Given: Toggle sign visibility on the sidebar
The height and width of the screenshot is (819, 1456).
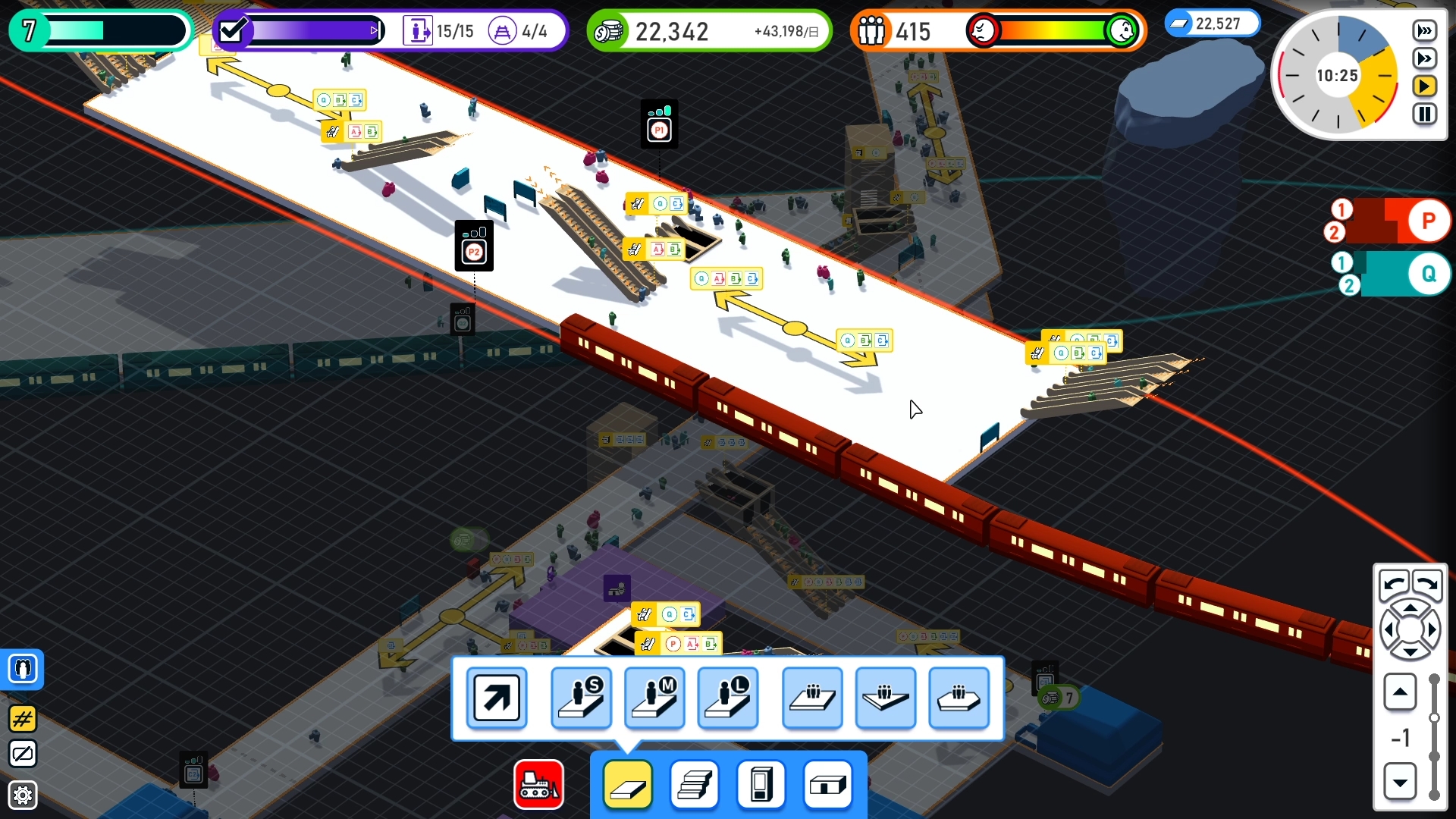Looking at the screenshot, I should click(23, 754).
